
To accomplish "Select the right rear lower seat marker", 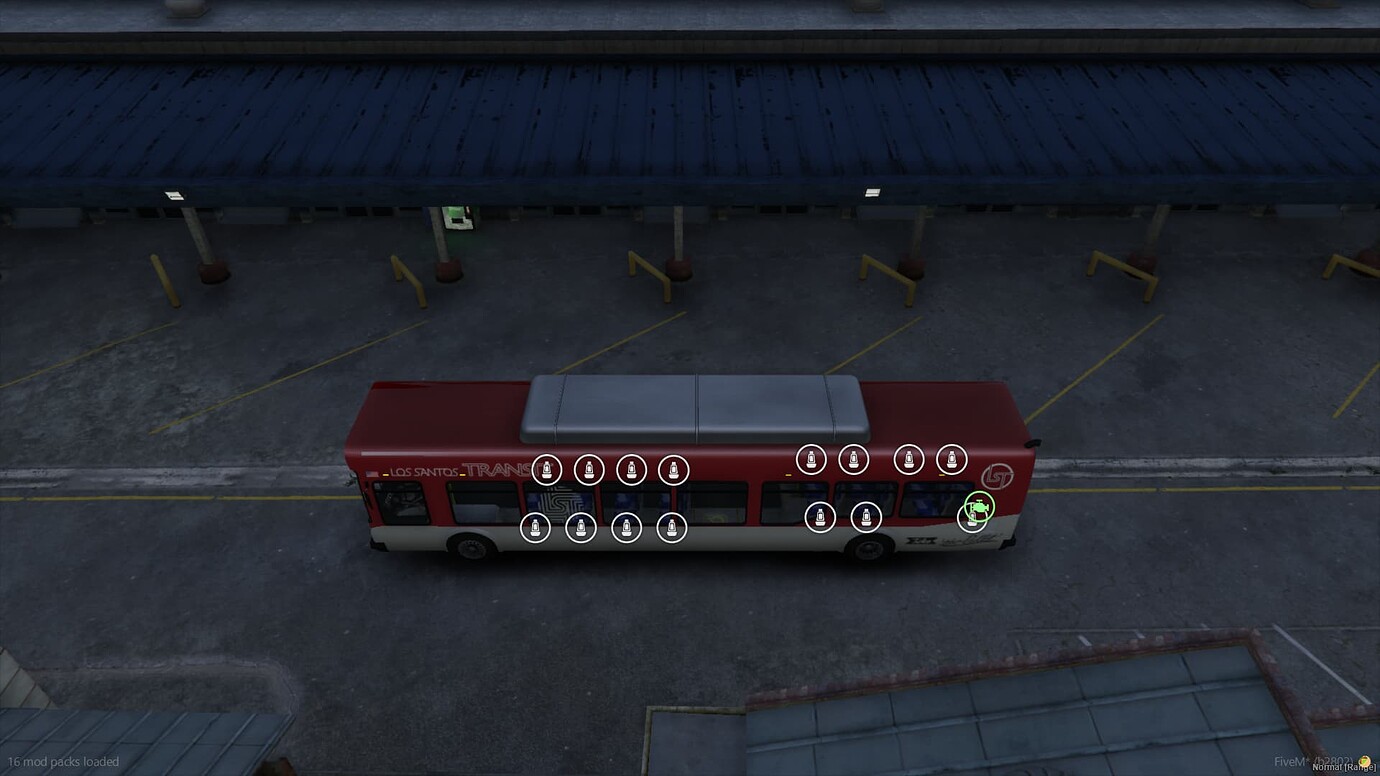I will 864,518.
